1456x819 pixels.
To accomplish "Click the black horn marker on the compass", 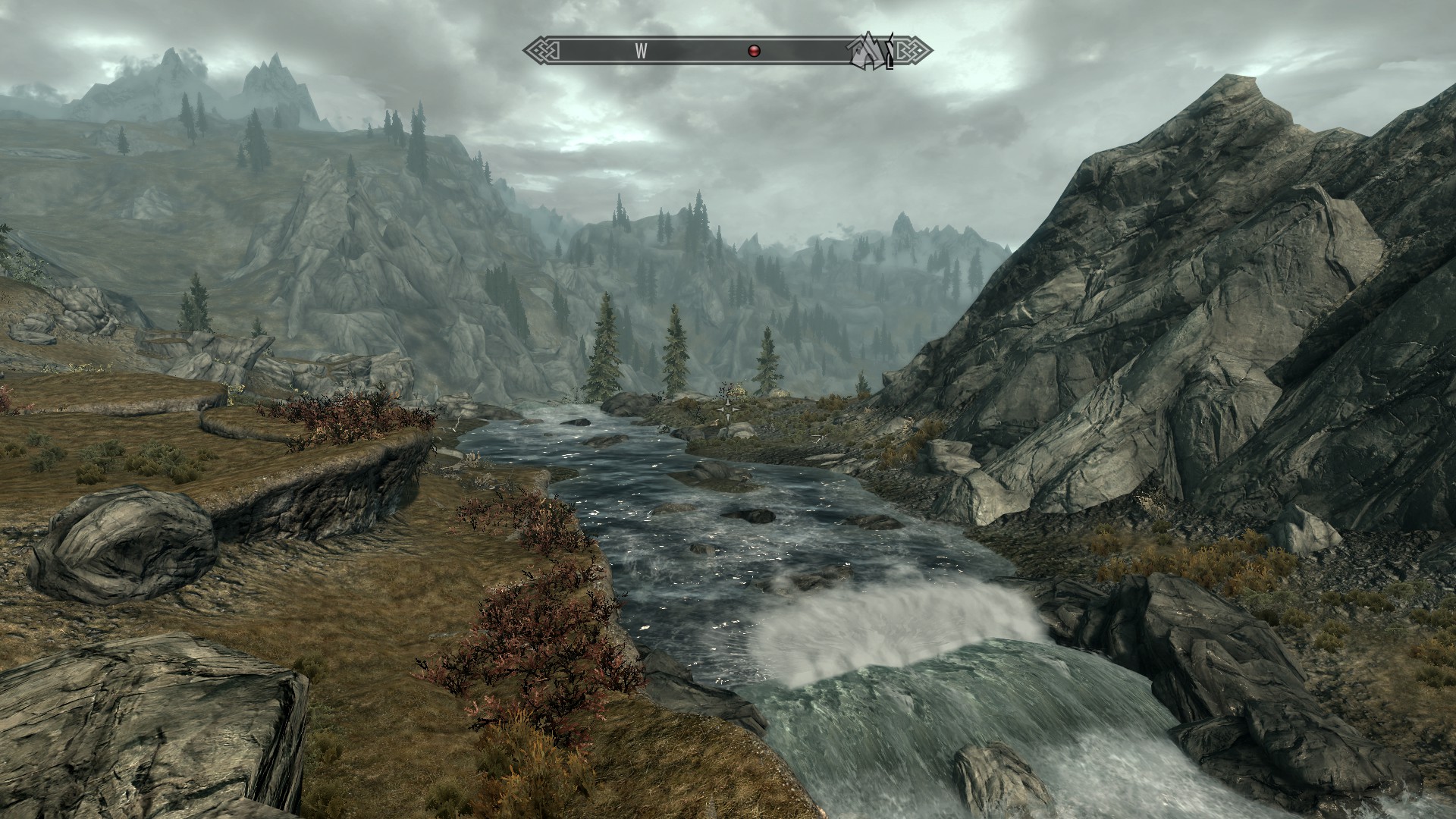I will [x=890, y=53].
